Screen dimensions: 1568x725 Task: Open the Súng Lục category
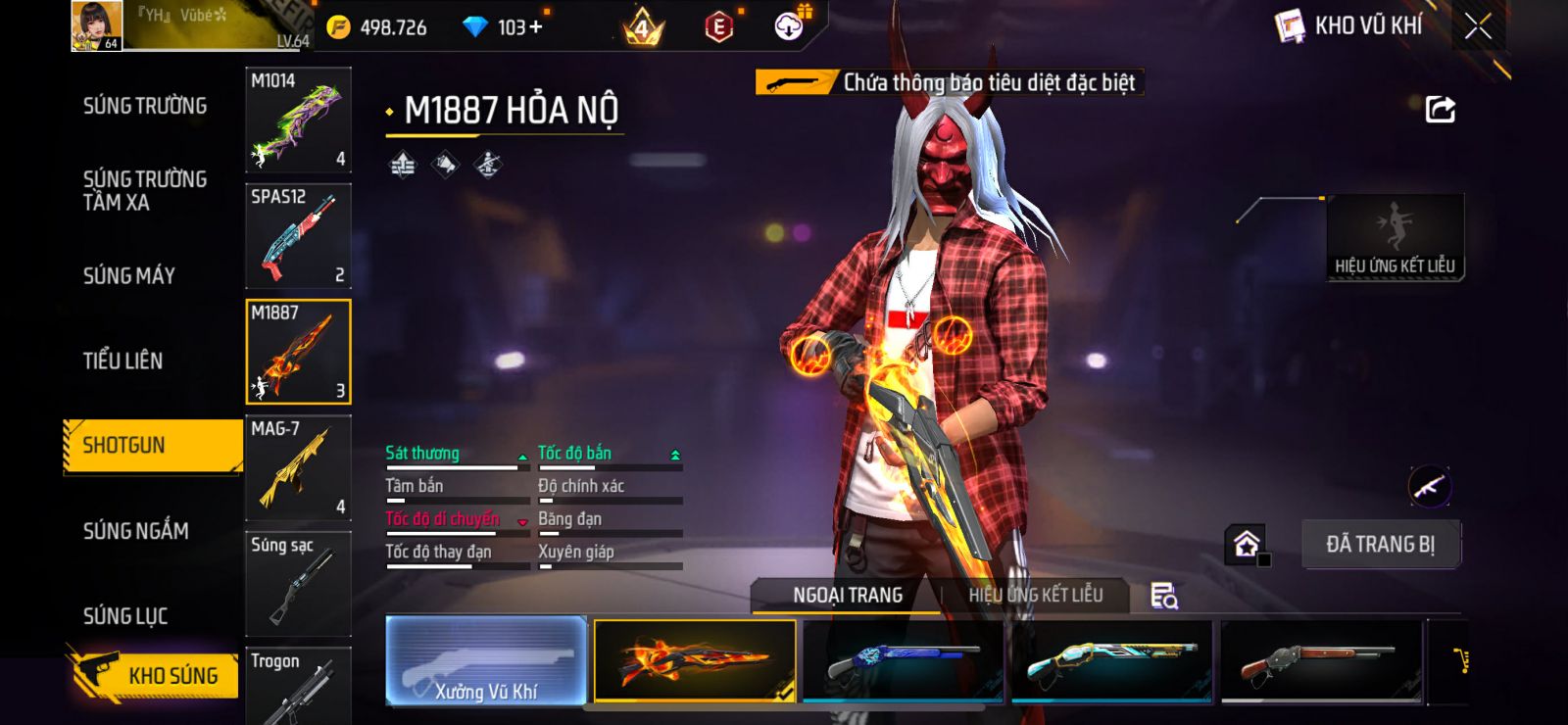click(x=125, y=616)
